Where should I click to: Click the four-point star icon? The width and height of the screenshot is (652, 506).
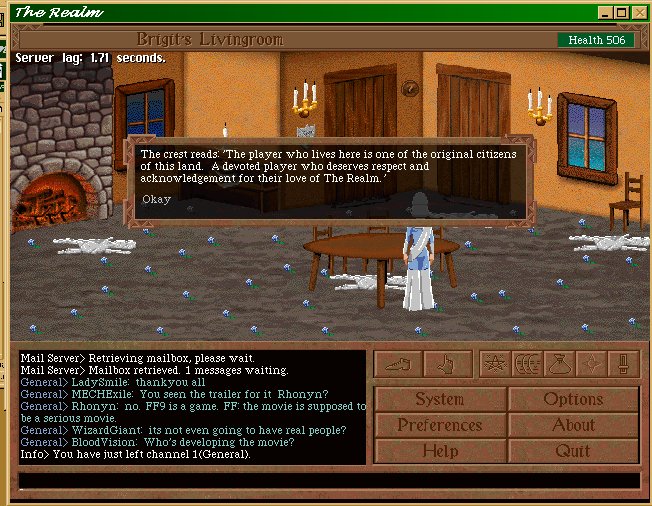click(591, 364)
